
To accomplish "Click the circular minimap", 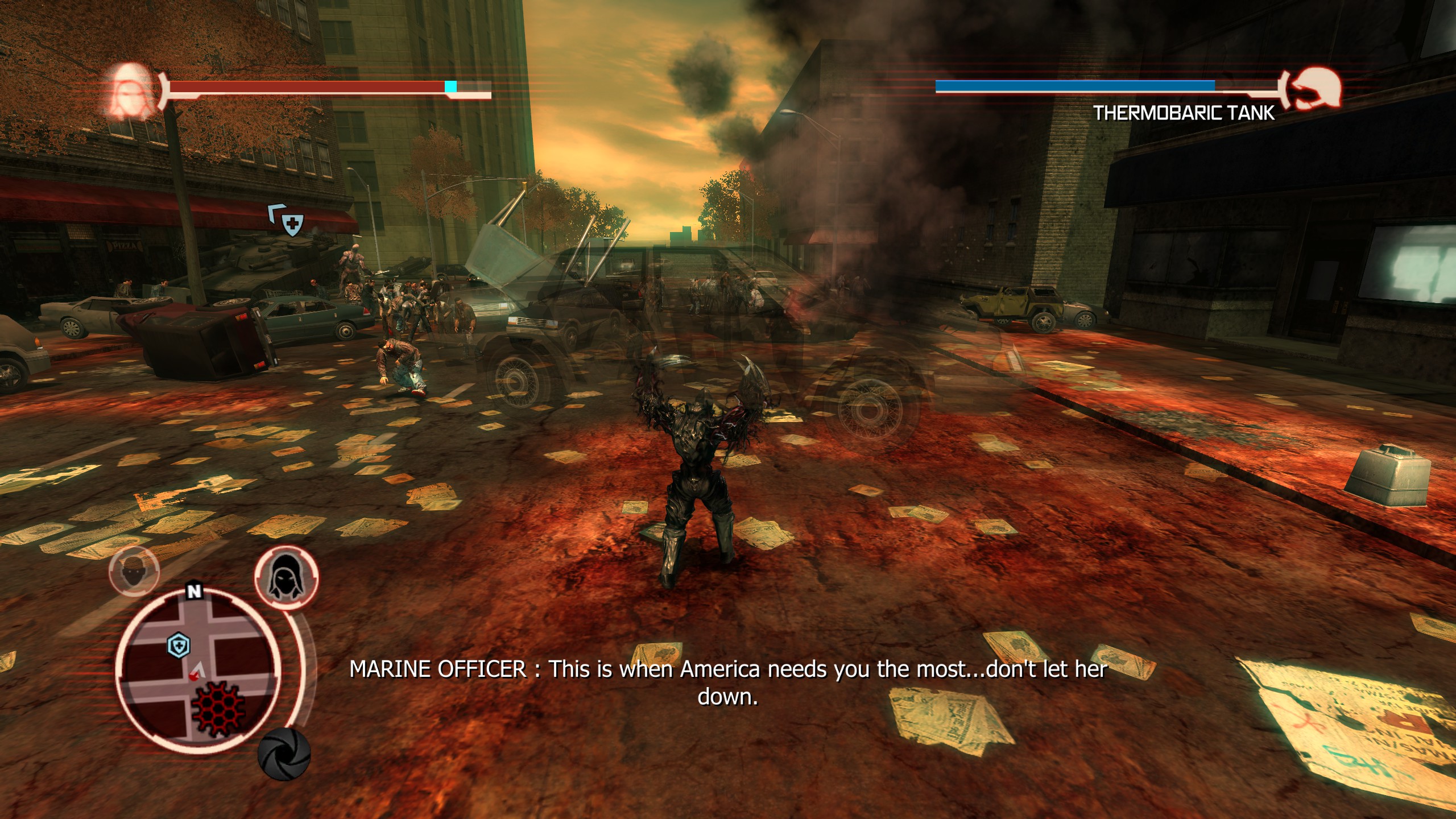I will [x=198, y=671].
